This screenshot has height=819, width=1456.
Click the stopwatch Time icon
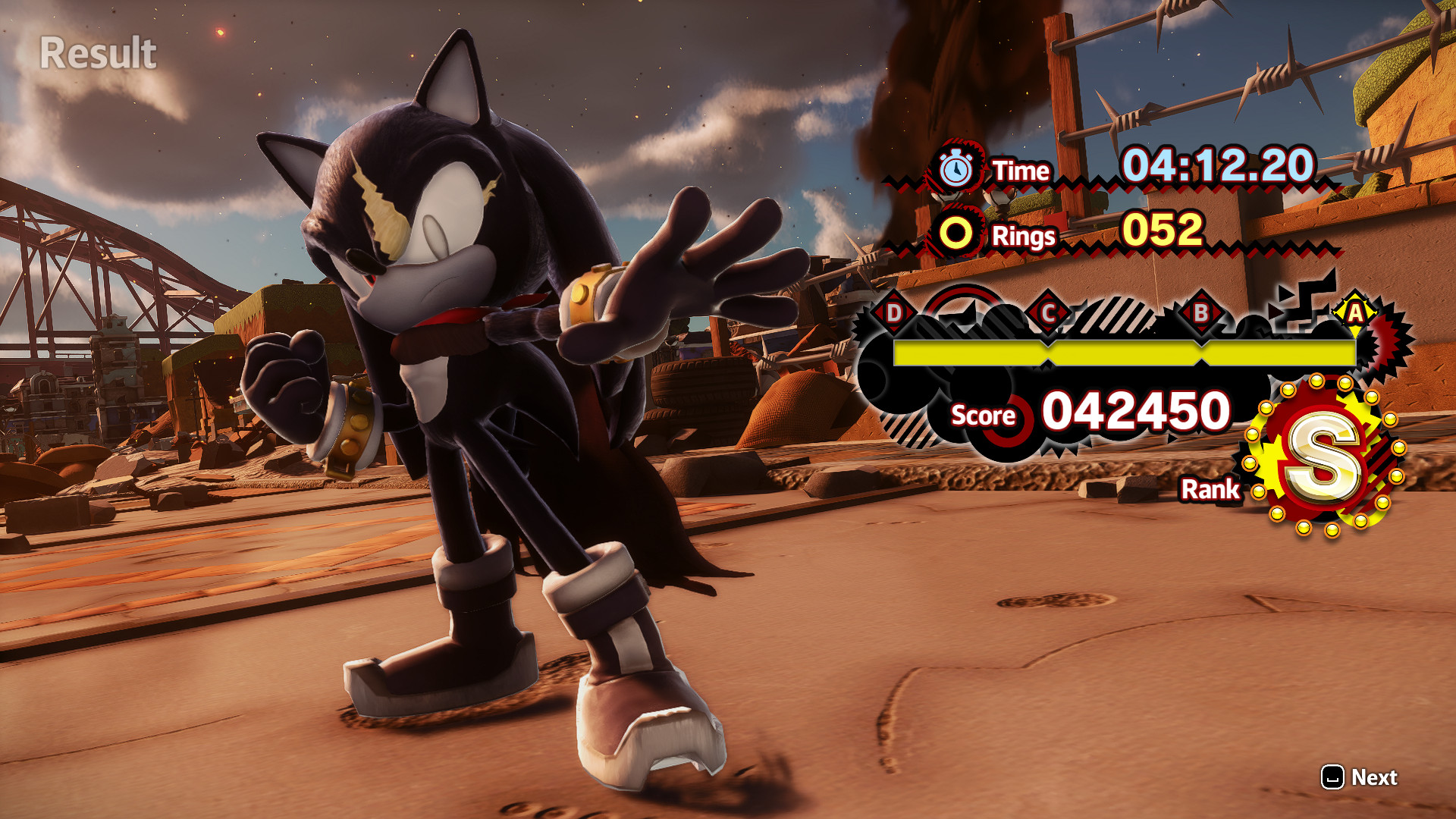[957, 168]
